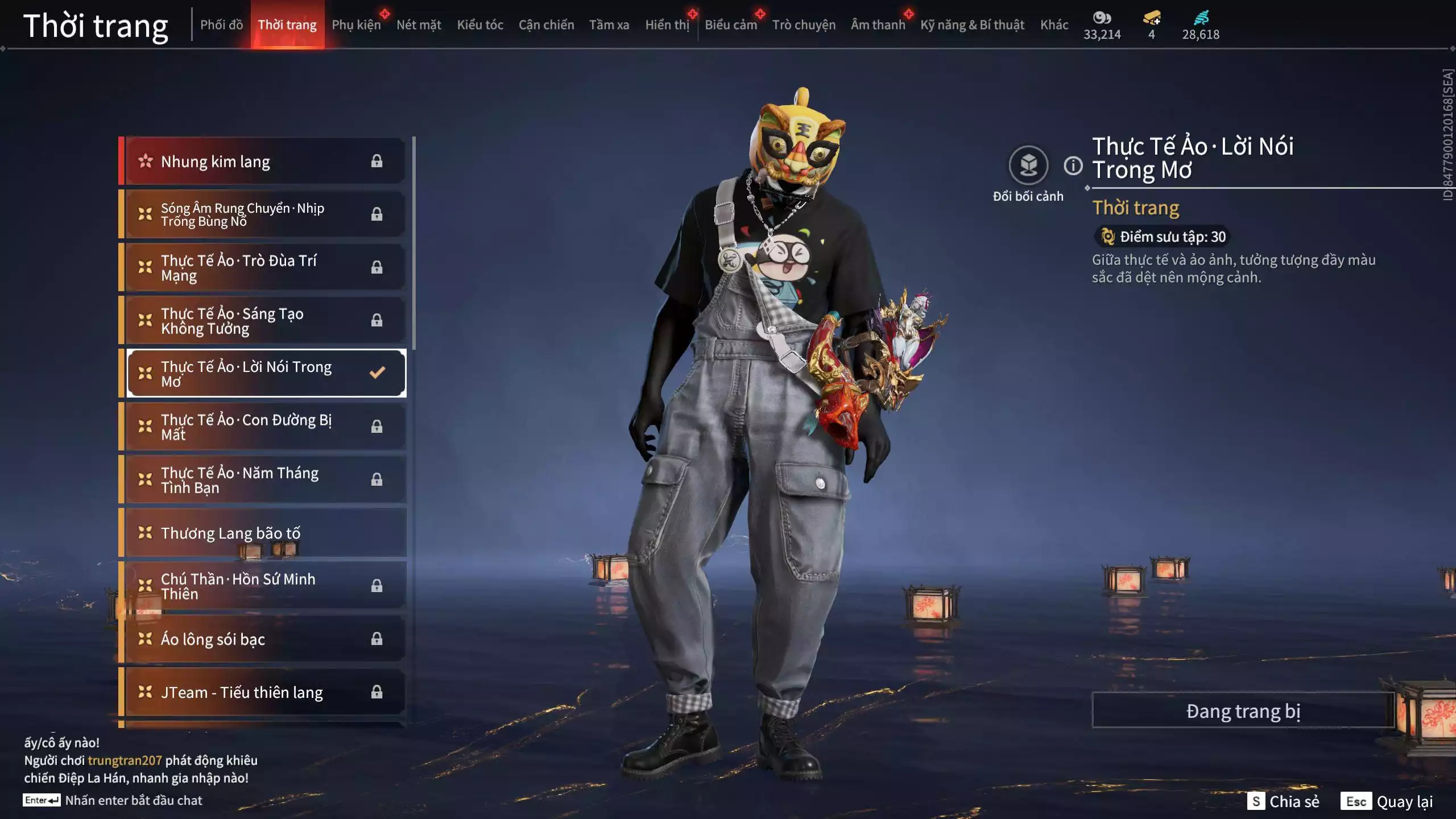Open the outfit info icon
1456x819 pixels.
tap(1073, 166)
